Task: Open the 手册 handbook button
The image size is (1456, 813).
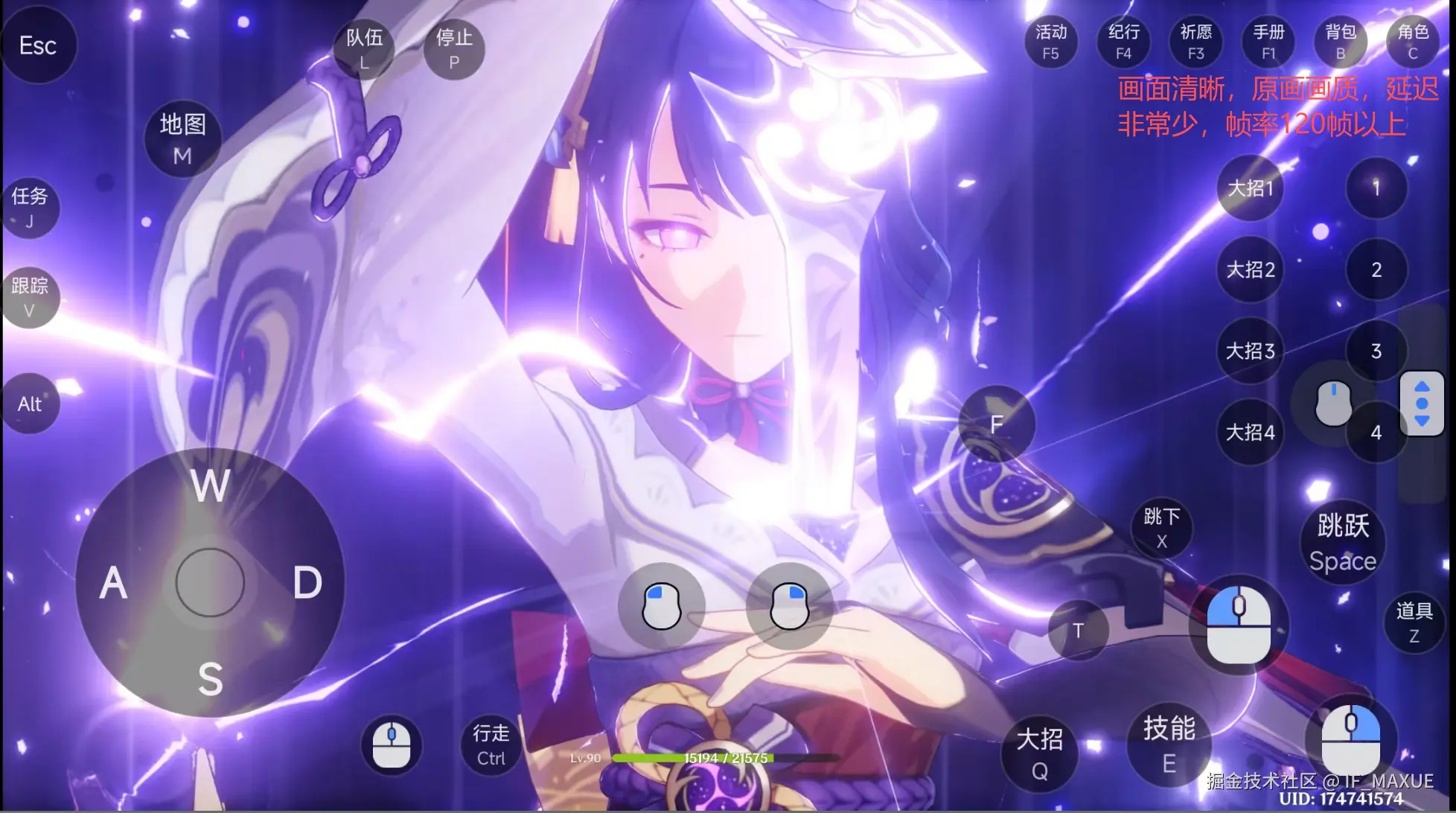Action: pyautogui.click(x=1268, y=42)
